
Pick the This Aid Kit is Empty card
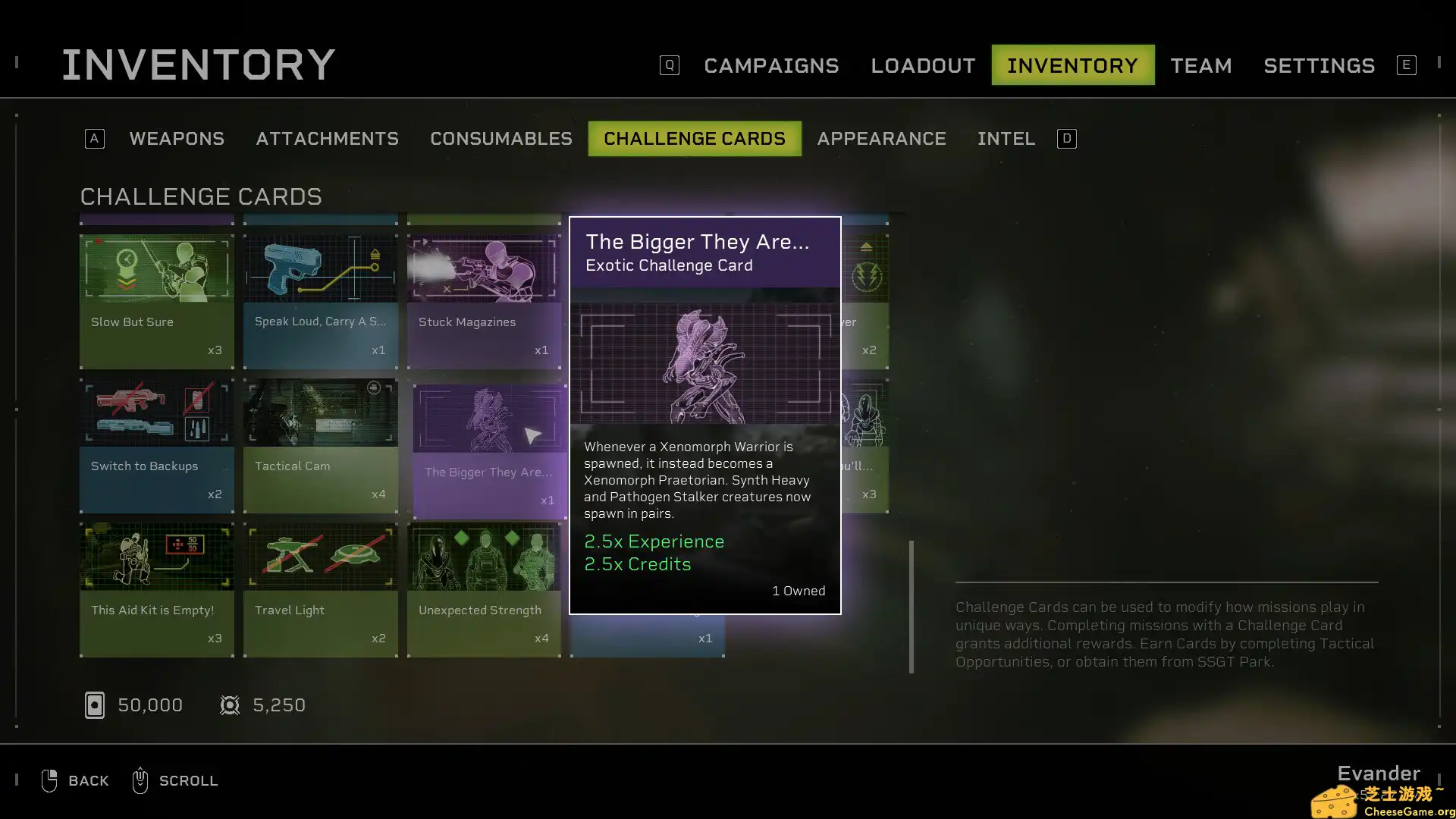point(157,589)
